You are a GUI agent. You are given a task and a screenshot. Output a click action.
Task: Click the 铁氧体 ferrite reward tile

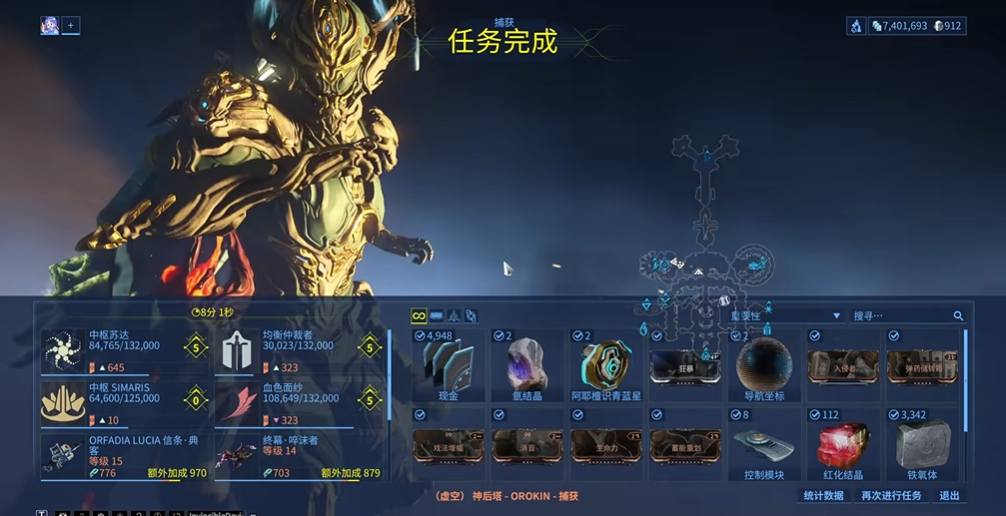[922, 445]
